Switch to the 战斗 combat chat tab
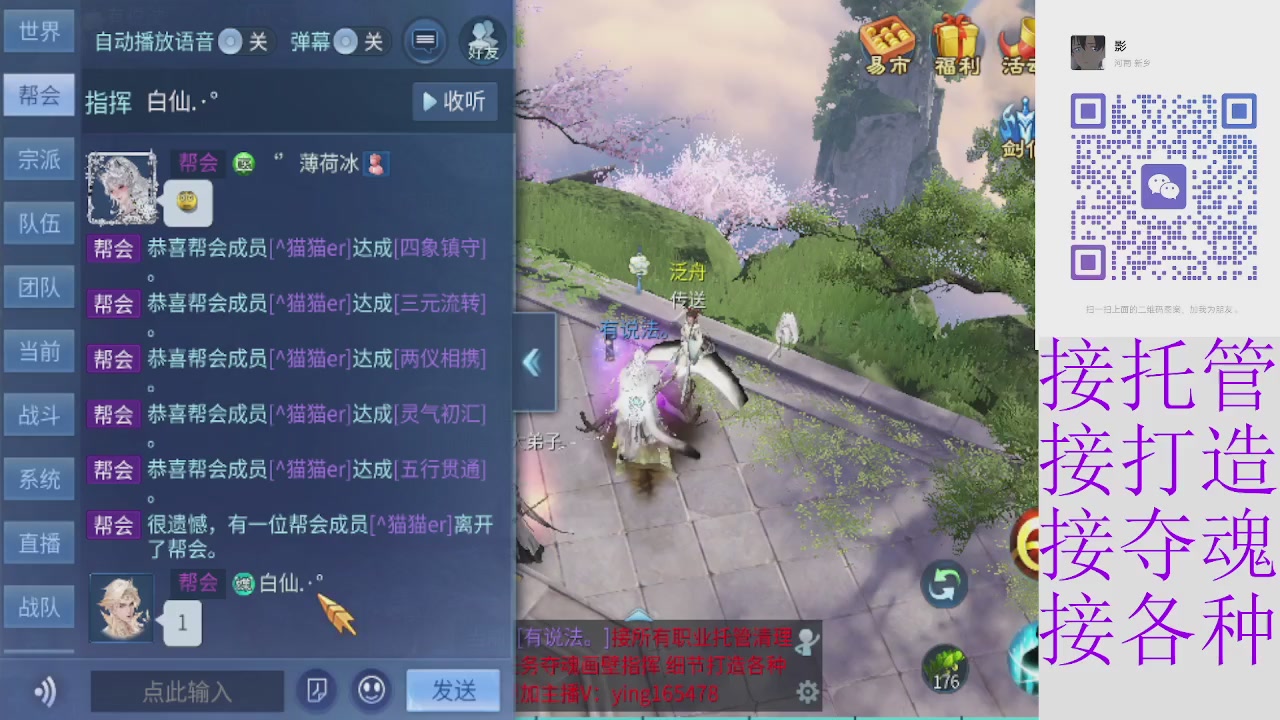 pyautogui.click(x=38, y=415)
